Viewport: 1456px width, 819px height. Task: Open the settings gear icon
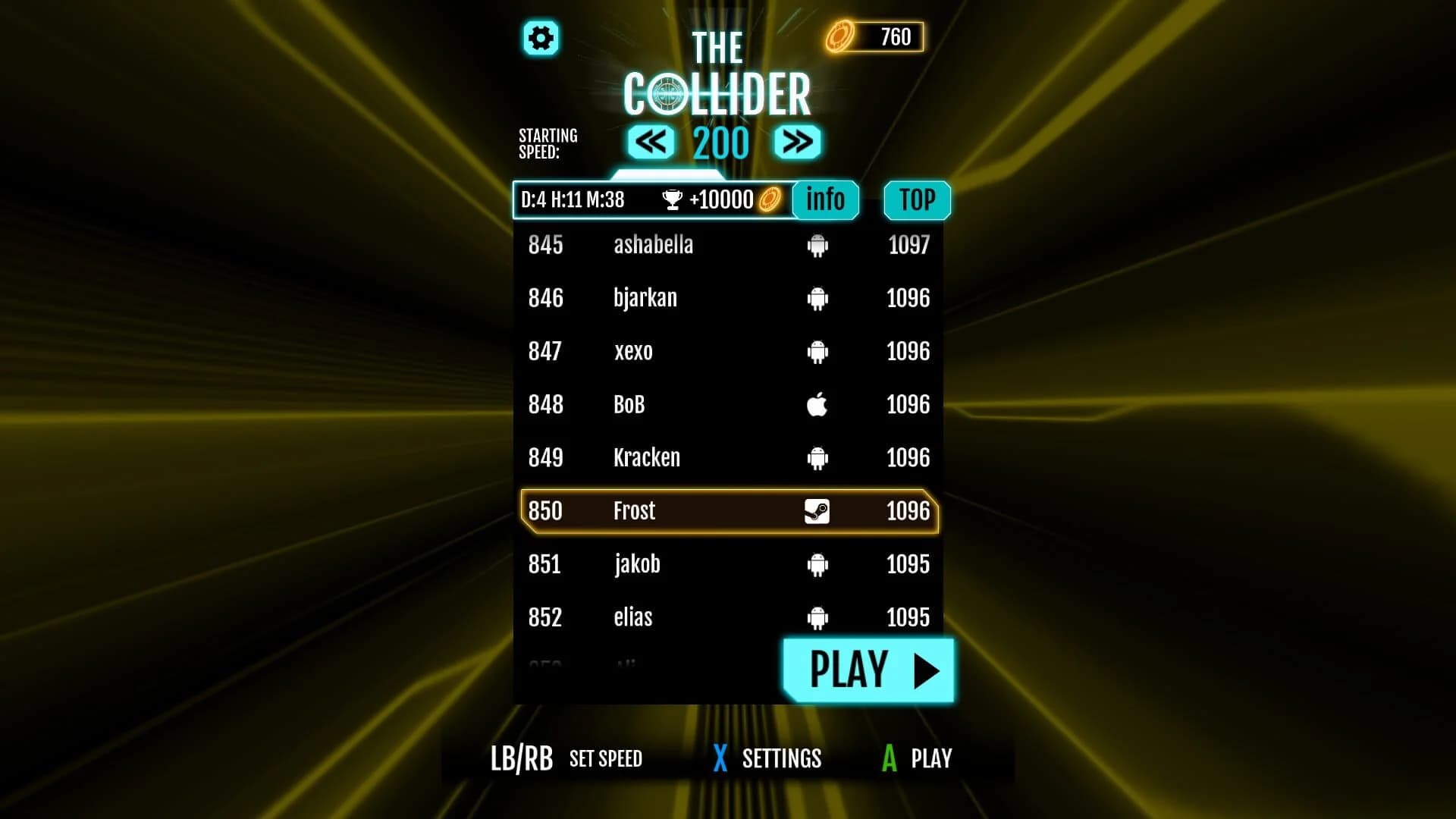click(541, 38)
